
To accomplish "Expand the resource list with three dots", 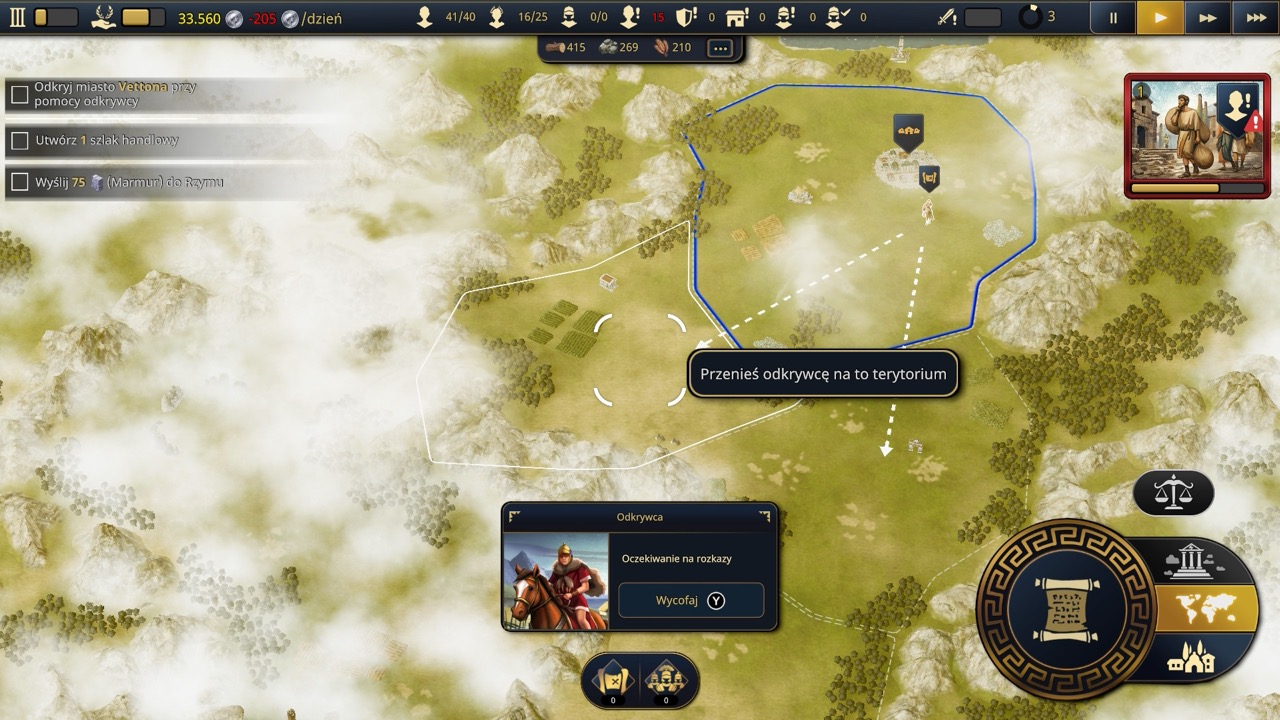I will pyautogui.click(x=719, y=47).
